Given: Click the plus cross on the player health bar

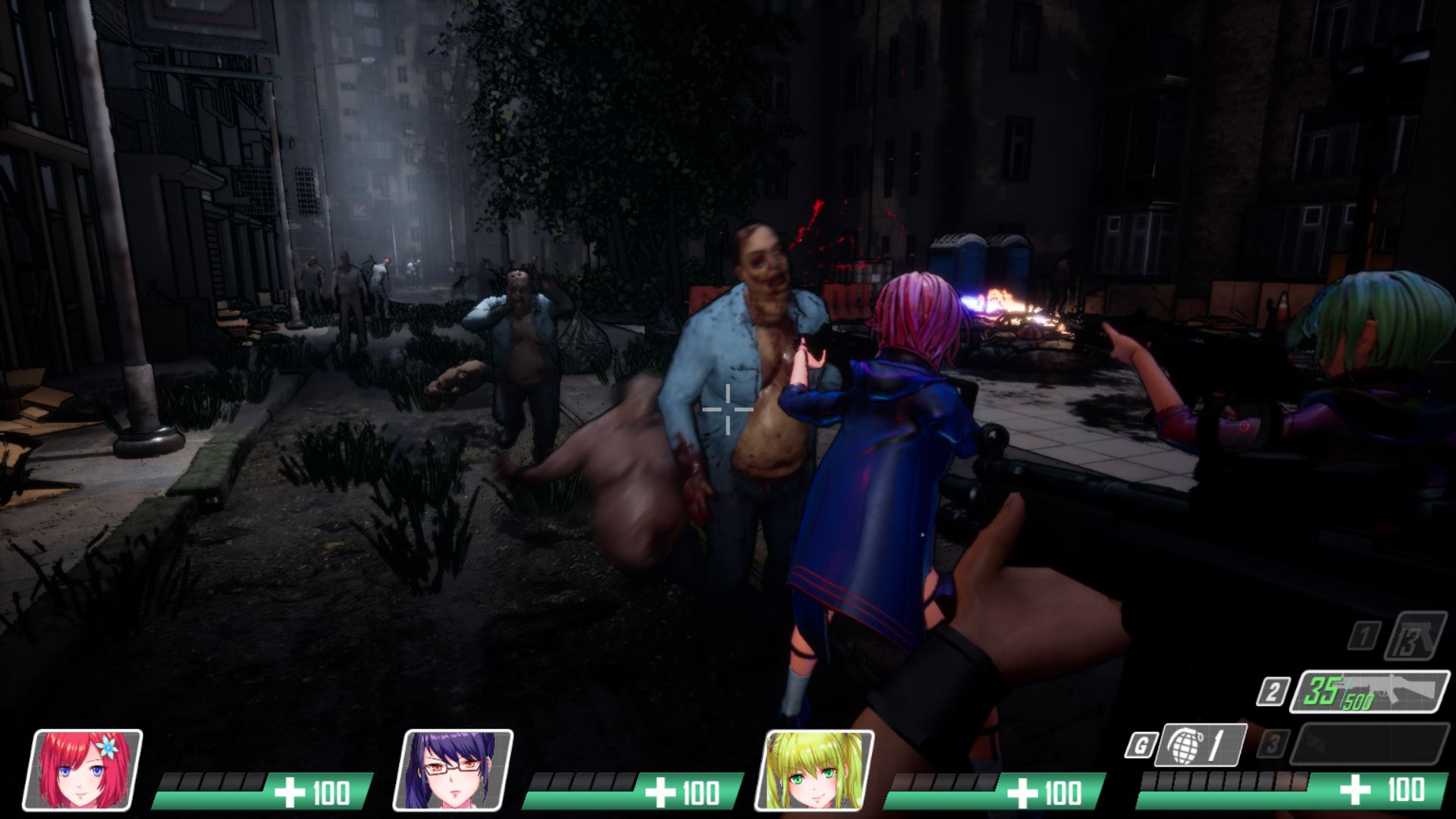Looking at the screenshot, I should (x=1355, y=792).
